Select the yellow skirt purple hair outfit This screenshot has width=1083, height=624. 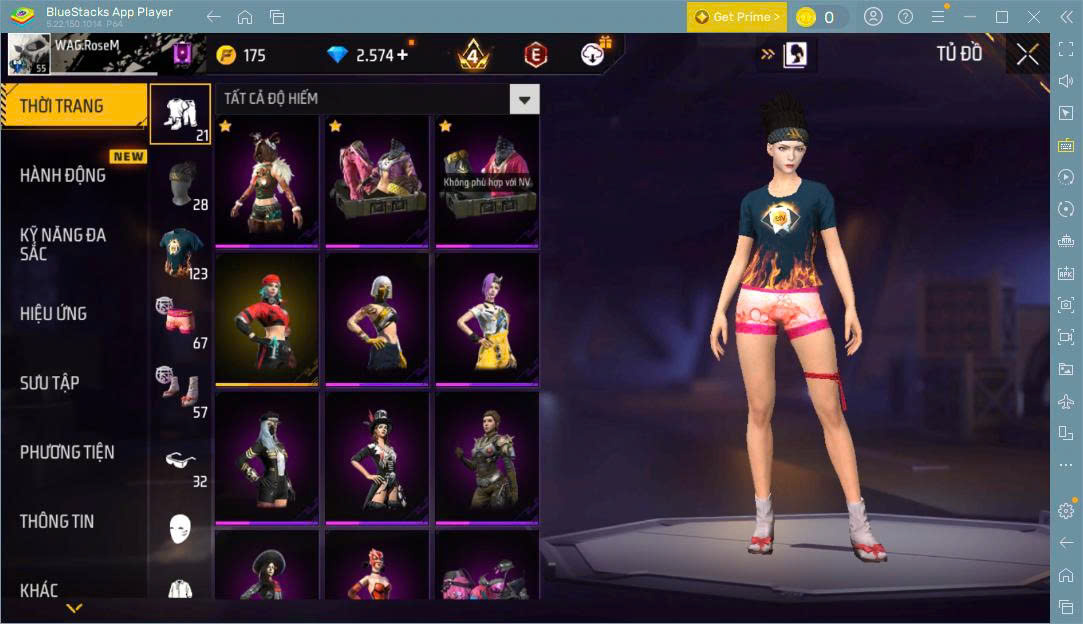coord(487,319)
